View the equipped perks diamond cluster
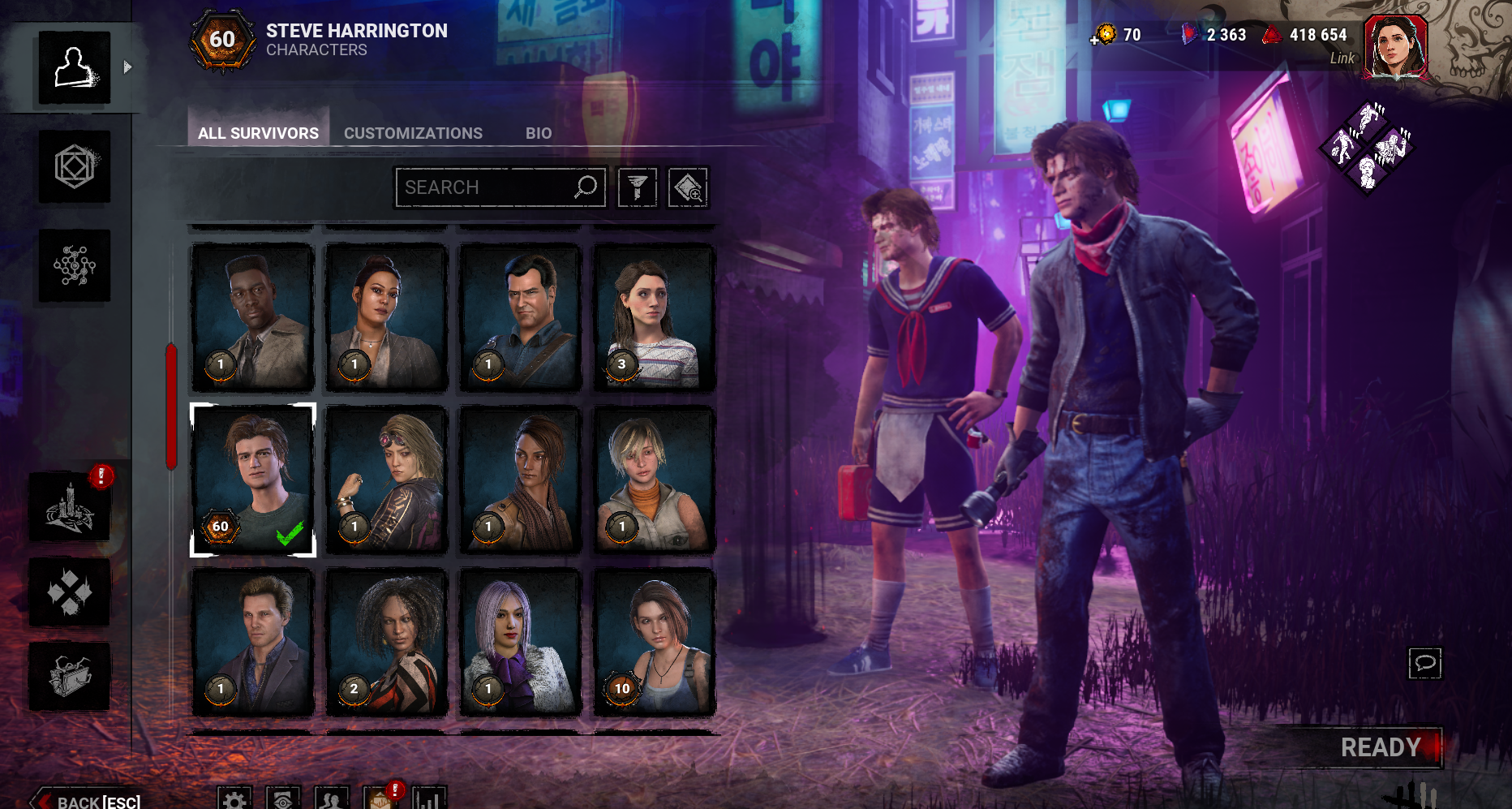Viewport: 1512px width, 809px height. click(x=1368, y=147)
